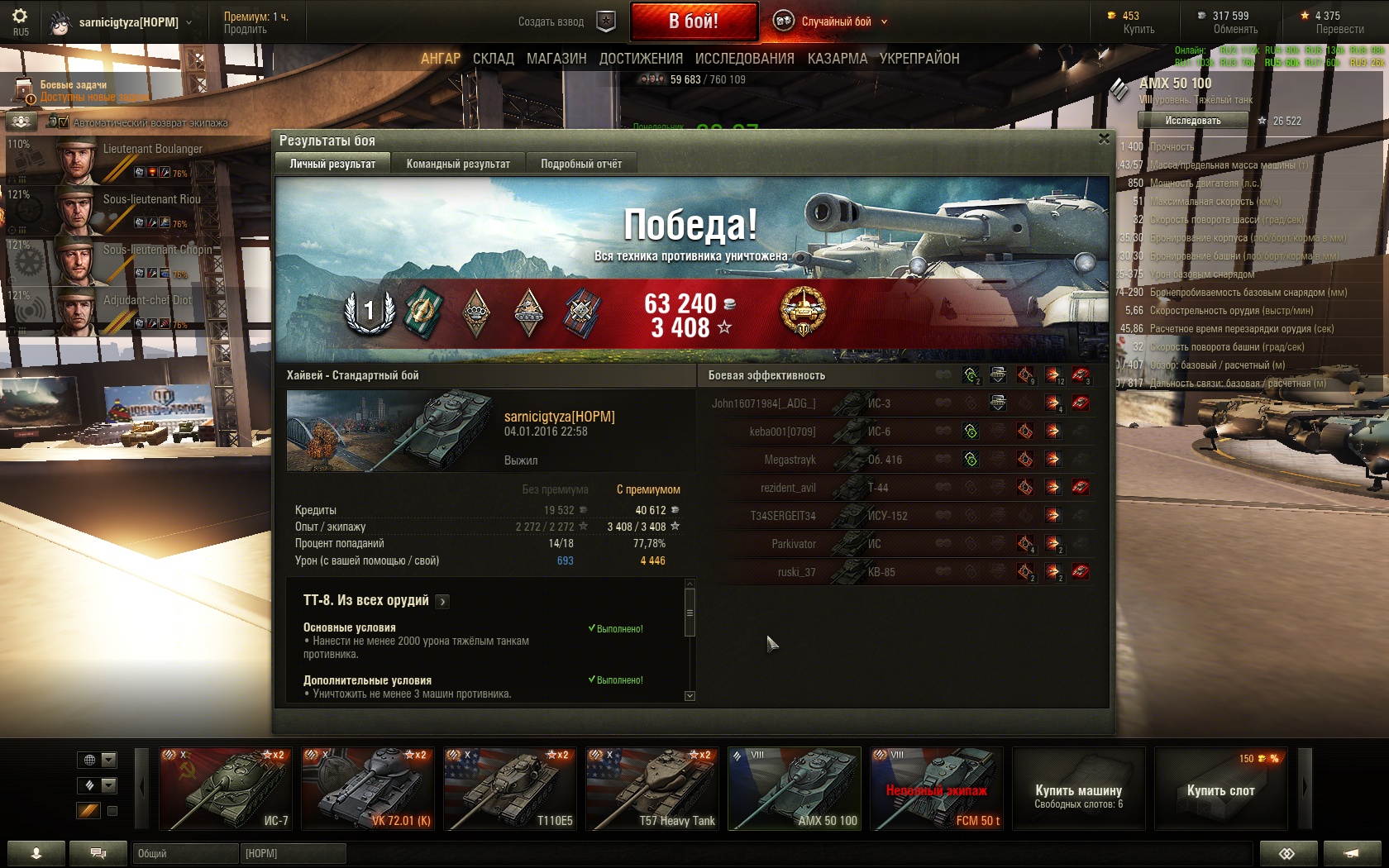Open the «СКЛАД» menu section
This screenshot has width=1389, height=868.
point(494,59)
